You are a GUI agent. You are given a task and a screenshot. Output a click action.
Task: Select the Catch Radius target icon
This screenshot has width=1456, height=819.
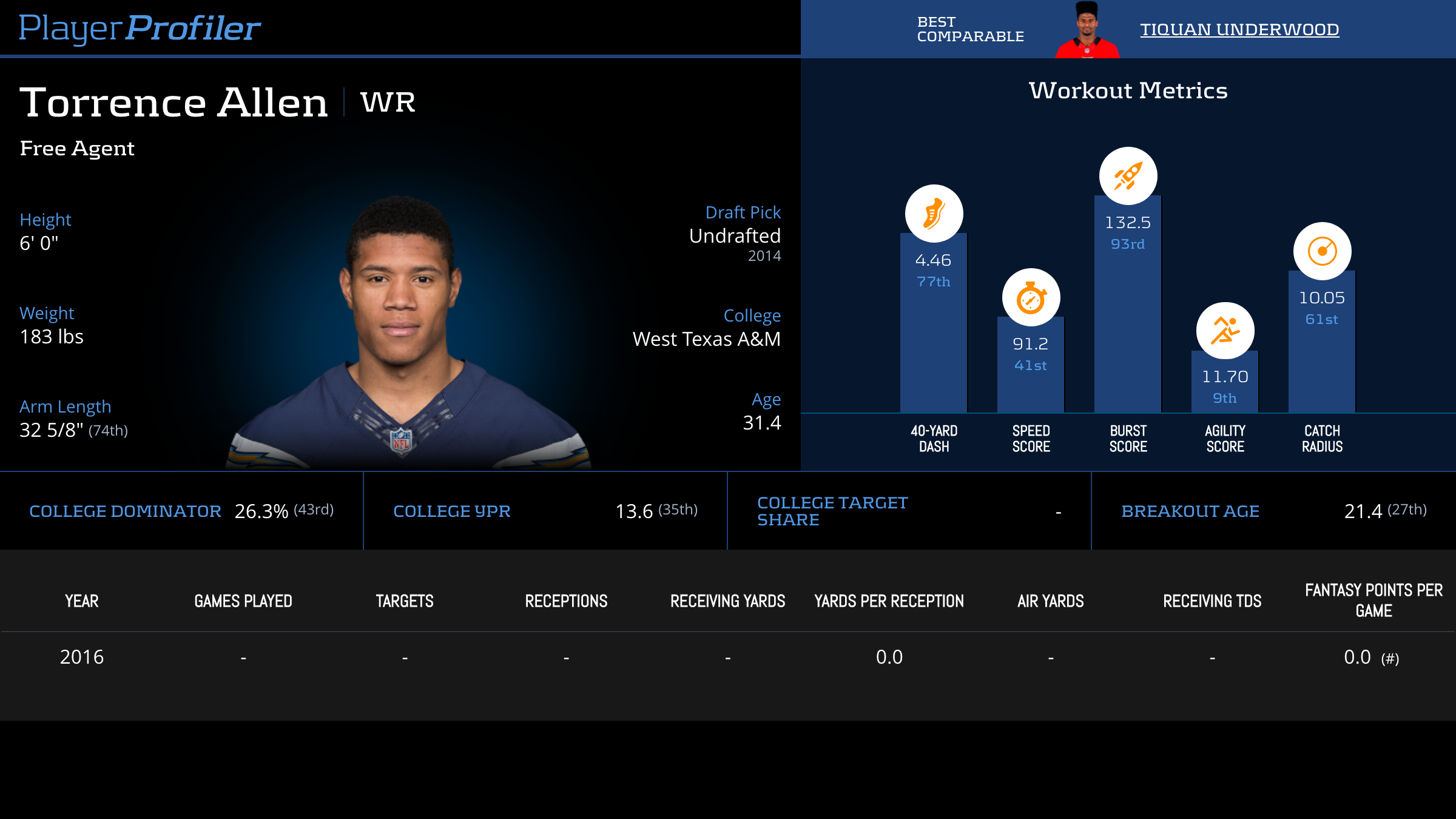tap(1322, 251)
